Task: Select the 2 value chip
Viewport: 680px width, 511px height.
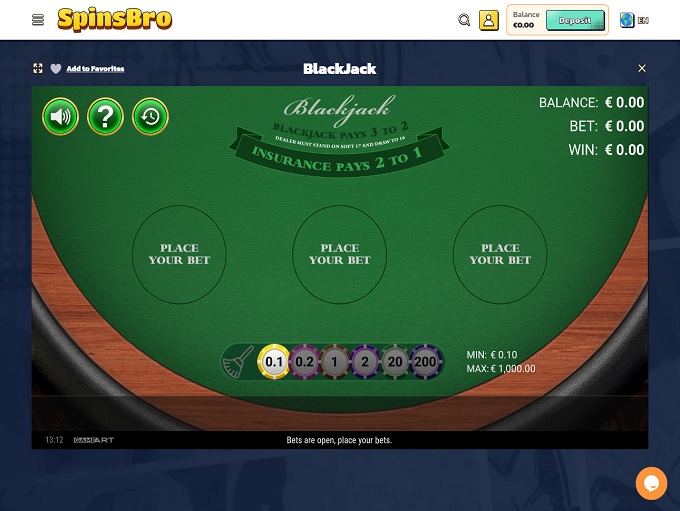Action: point(366,361)
